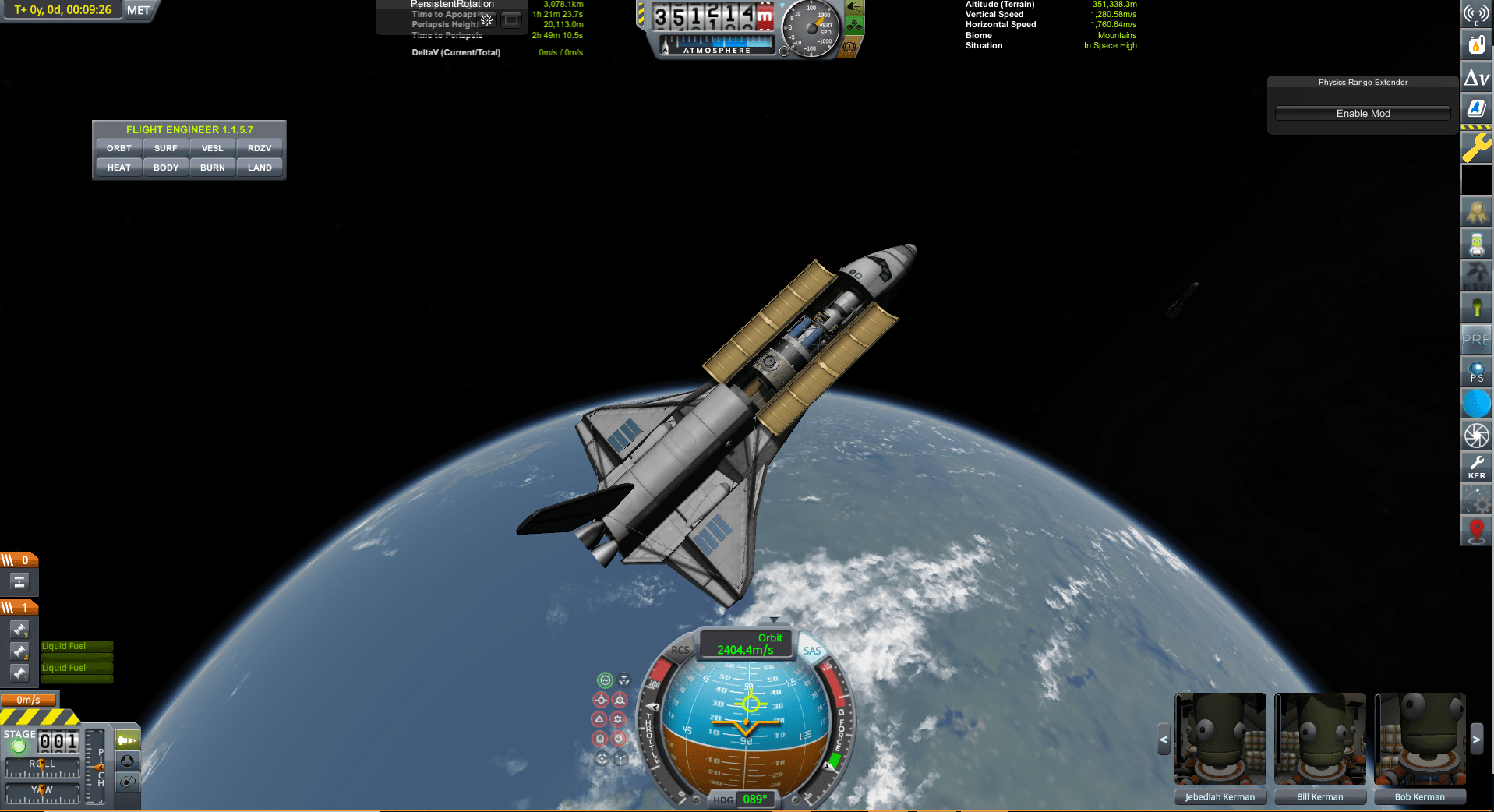Switch to docking mode beside the stage counter
1494x812 pixels.
[x=125, y=761]
